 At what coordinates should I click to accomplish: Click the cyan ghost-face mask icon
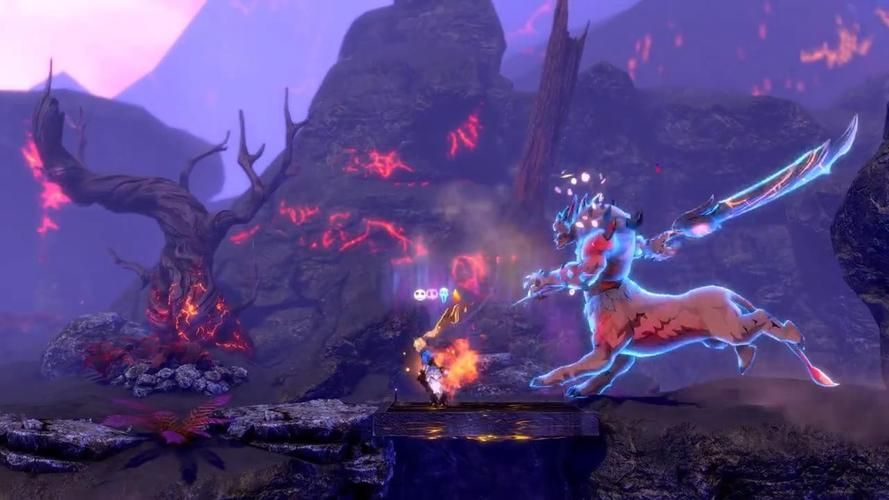pos(443,294)
